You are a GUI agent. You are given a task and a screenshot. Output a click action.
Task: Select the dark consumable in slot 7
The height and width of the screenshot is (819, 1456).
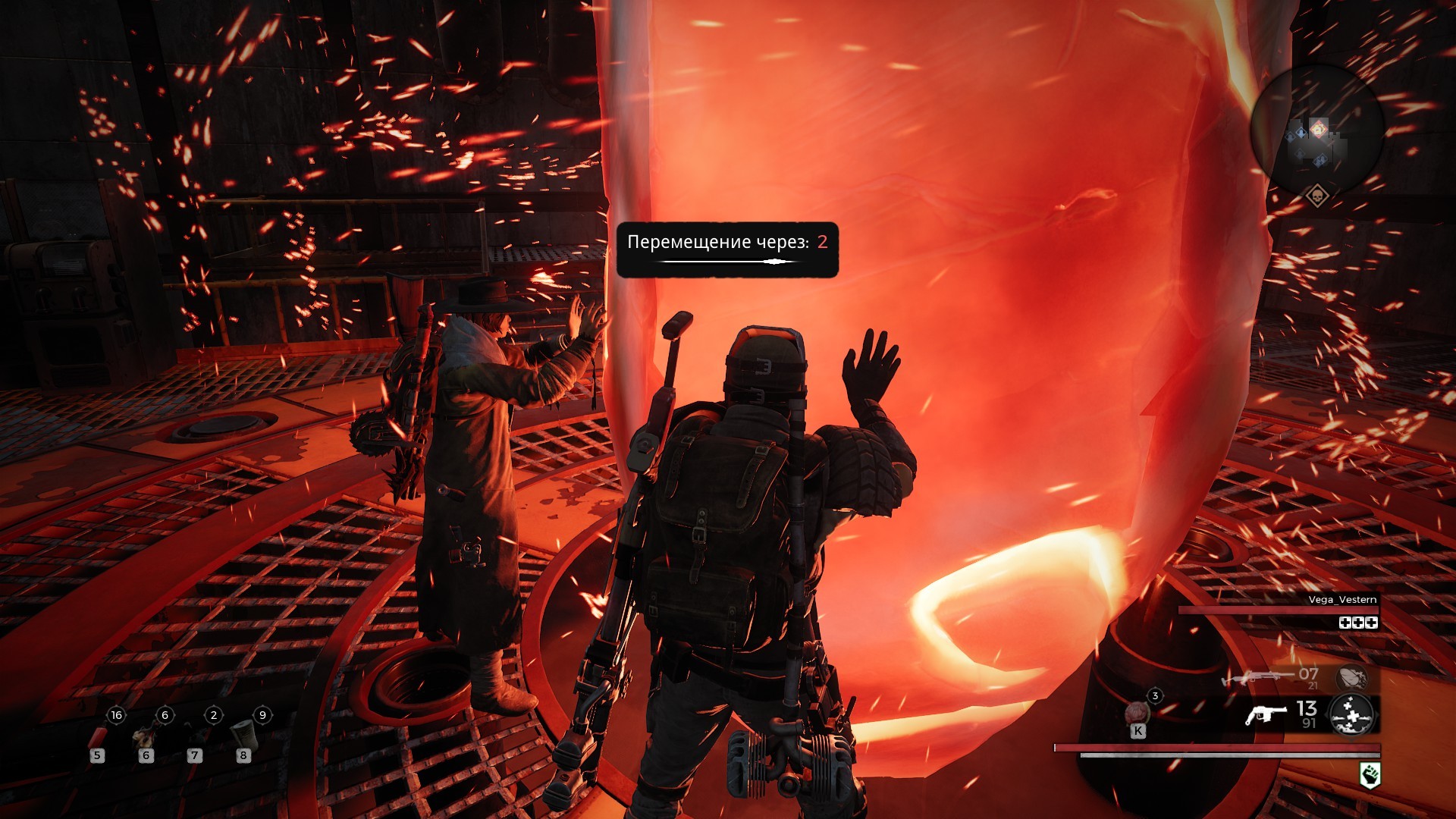(x=195, y=737)
